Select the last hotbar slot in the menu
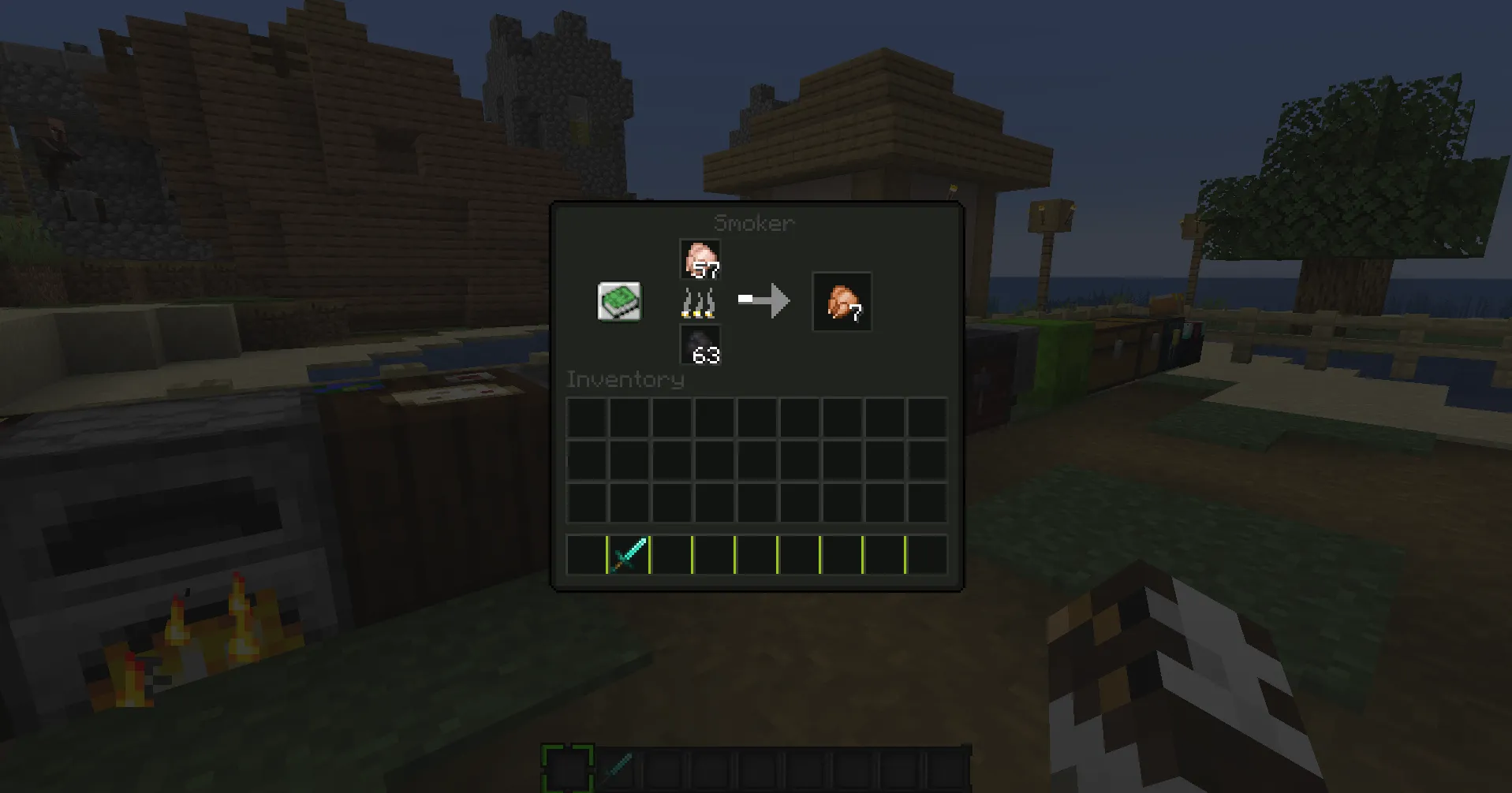The width and height of the screenshot is (1512, 793). click(x=926, y=554)
